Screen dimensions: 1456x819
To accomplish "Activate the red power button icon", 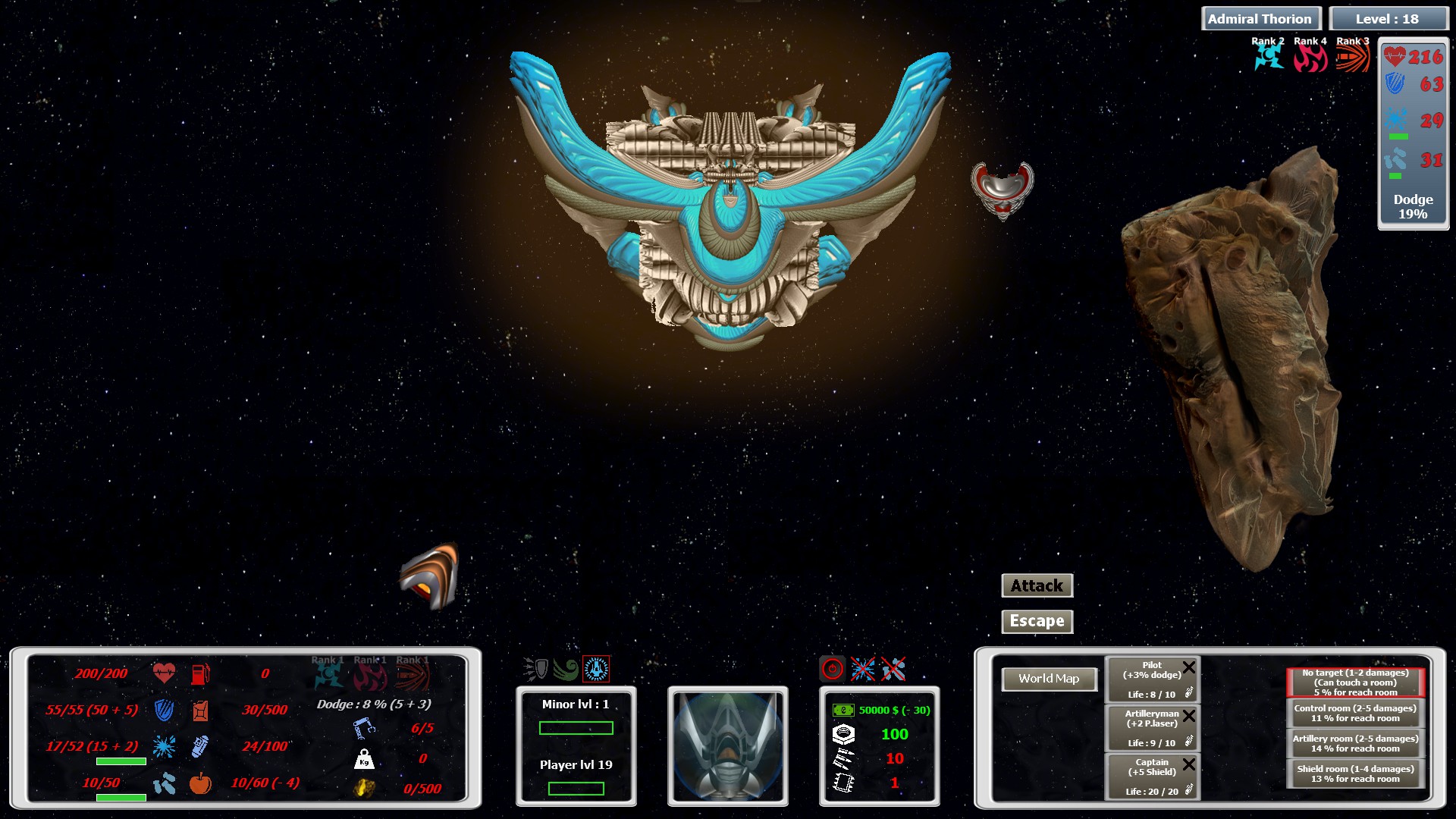I will 833,669.
